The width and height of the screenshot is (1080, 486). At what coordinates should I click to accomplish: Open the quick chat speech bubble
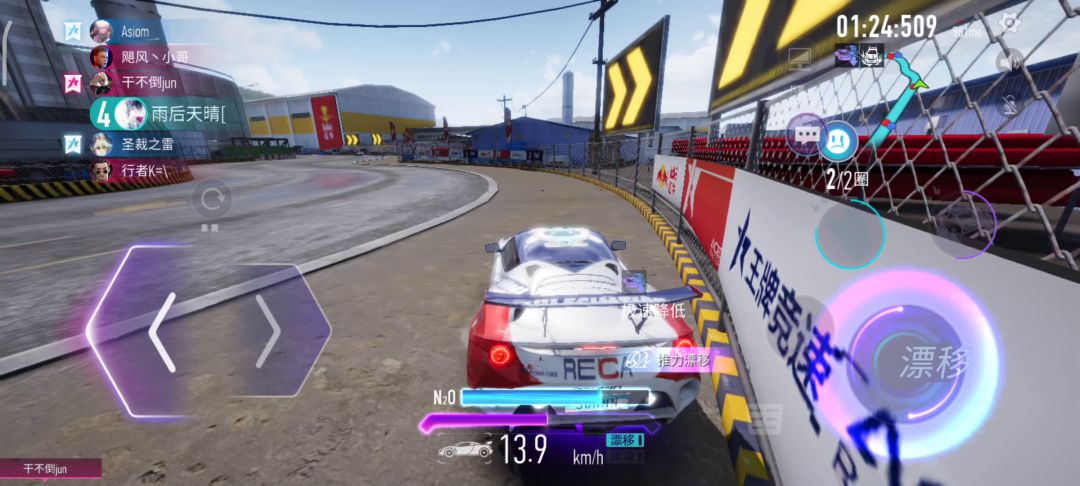click(805, 133)
